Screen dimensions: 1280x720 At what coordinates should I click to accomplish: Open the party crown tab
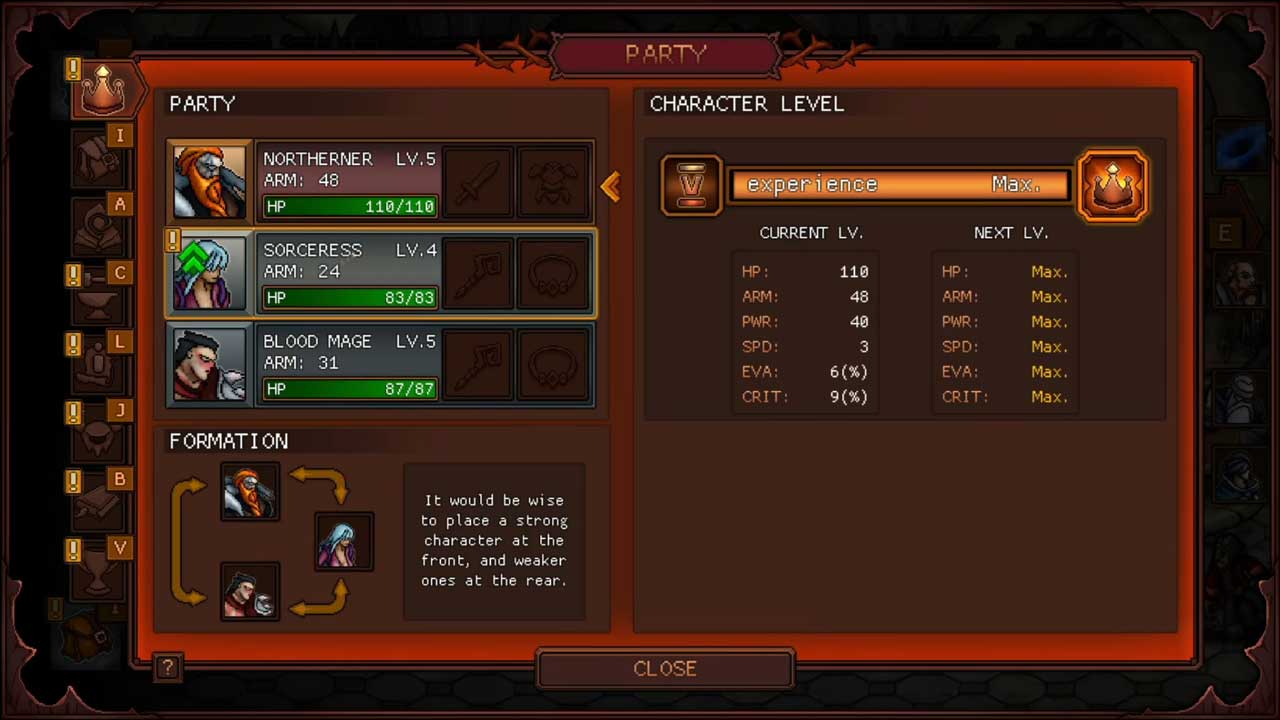coord(104,90)
